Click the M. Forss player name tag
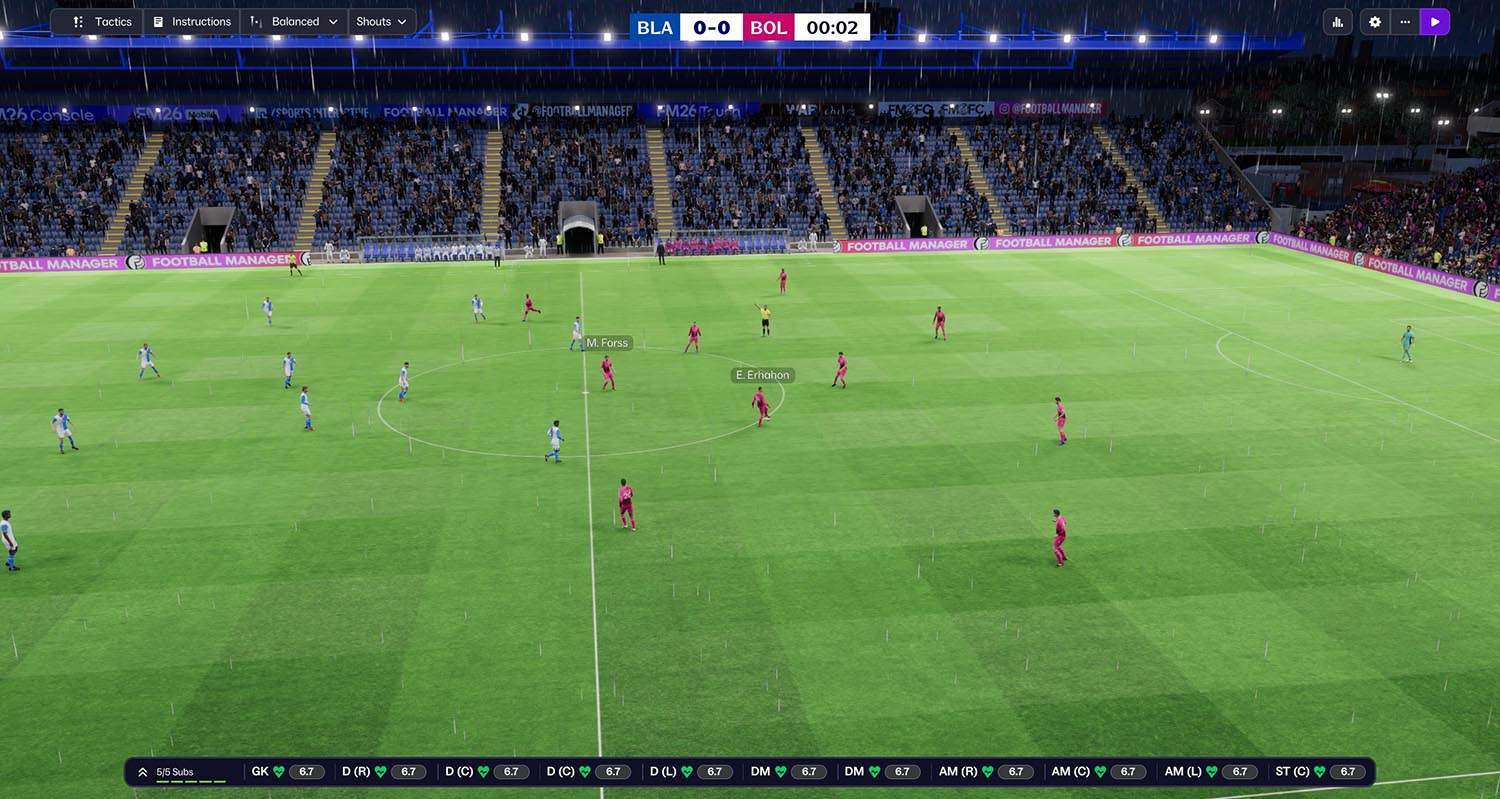 click(x=607, y=343)
